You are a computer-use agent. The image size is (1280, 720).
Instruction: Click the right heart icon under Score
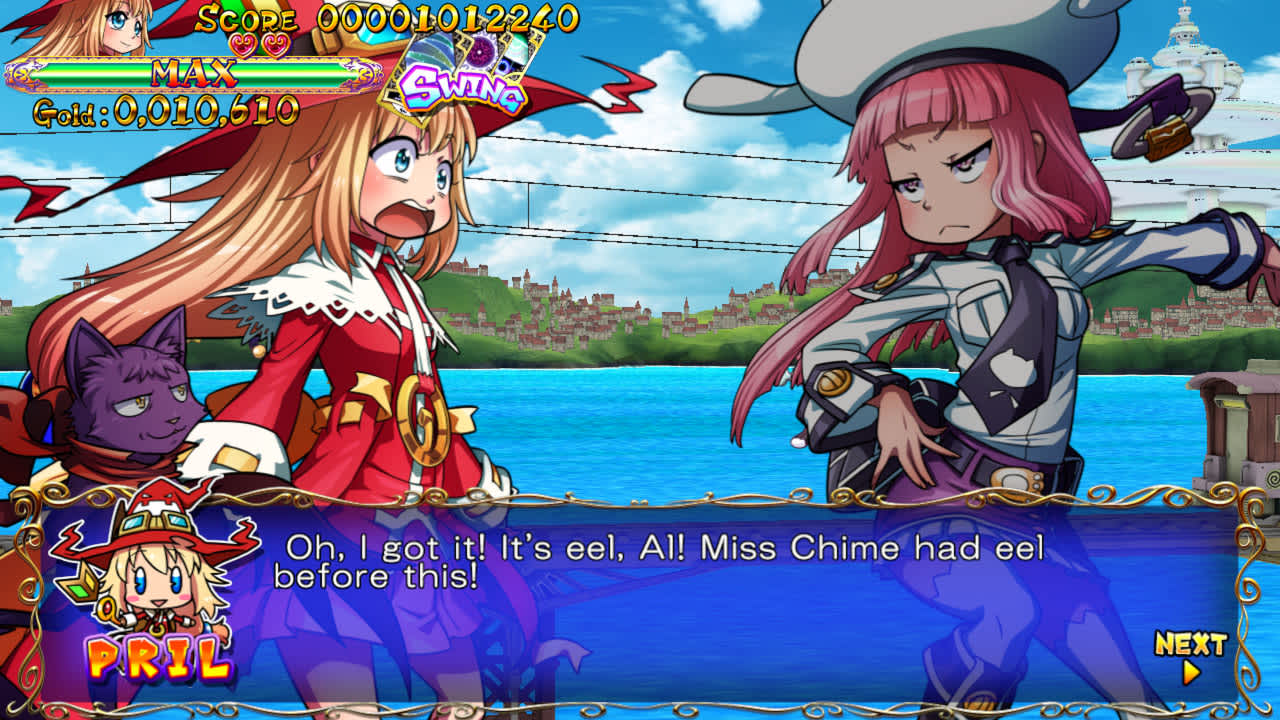pos(276,44)
